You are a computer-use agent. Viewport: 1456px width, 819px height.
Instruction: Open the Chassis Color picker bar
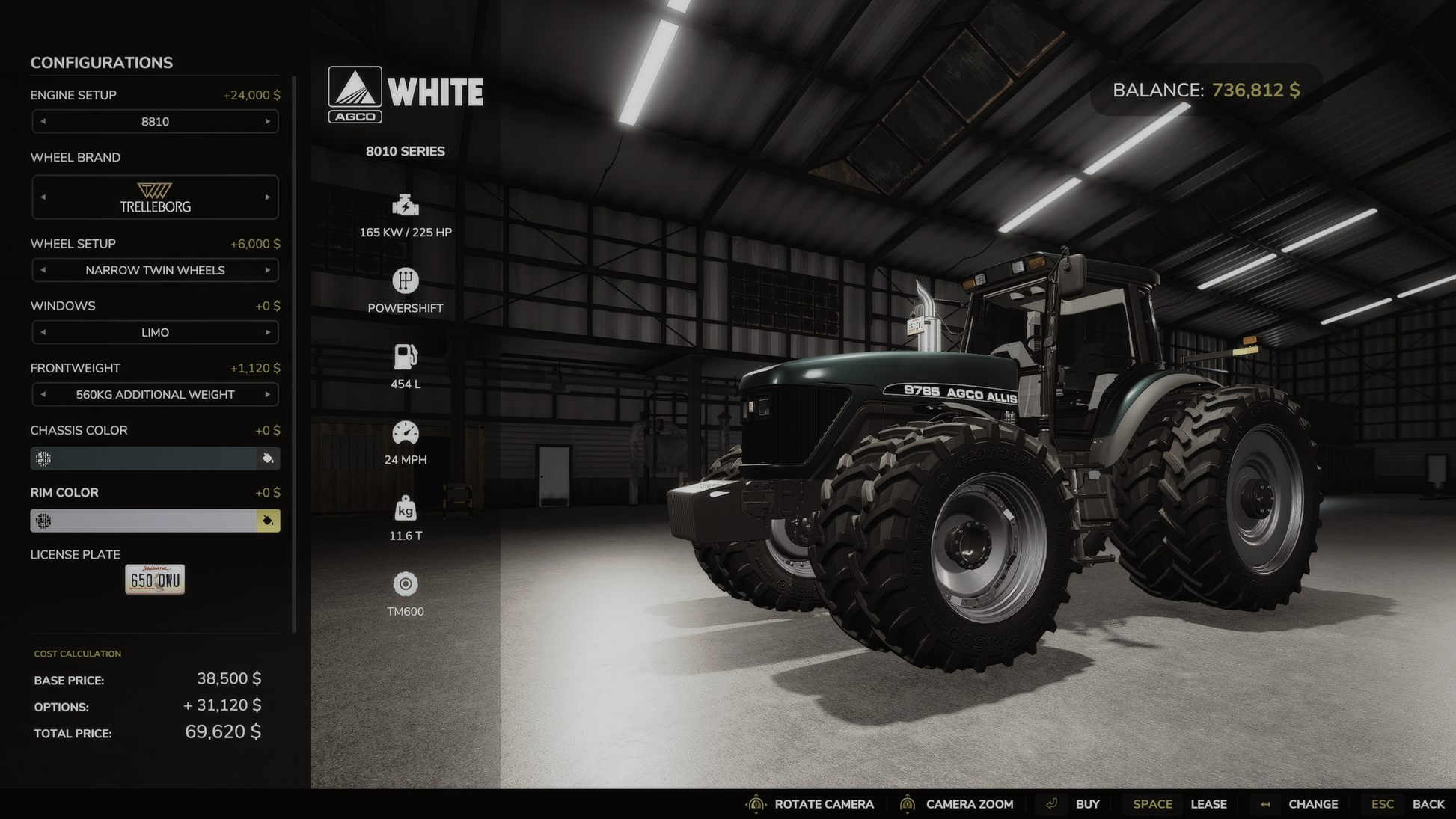coord(144,458)
